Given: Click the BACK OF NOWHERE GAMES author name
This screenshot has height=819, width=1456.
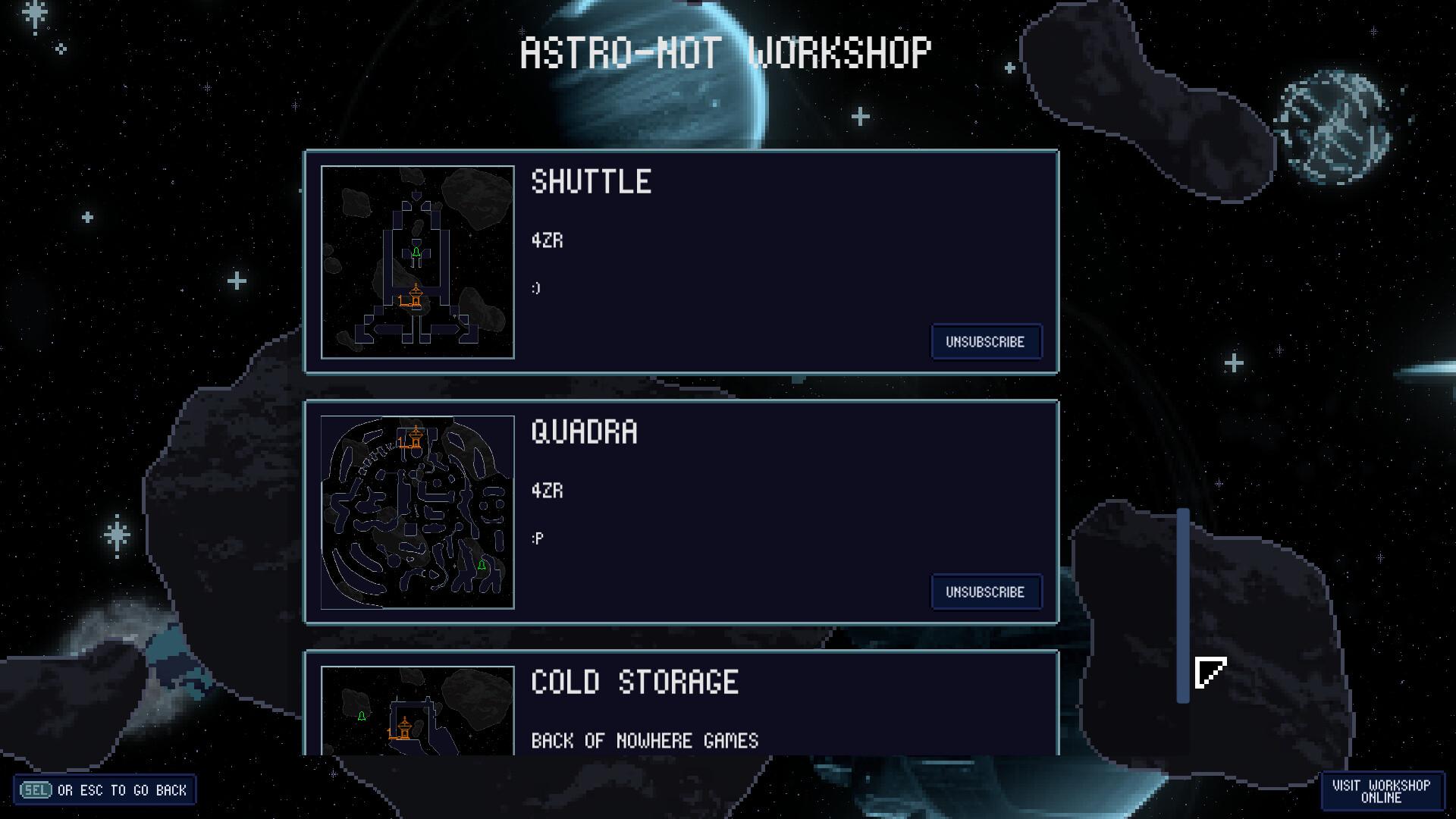Looking at the screenshot, I should point(645,741).
